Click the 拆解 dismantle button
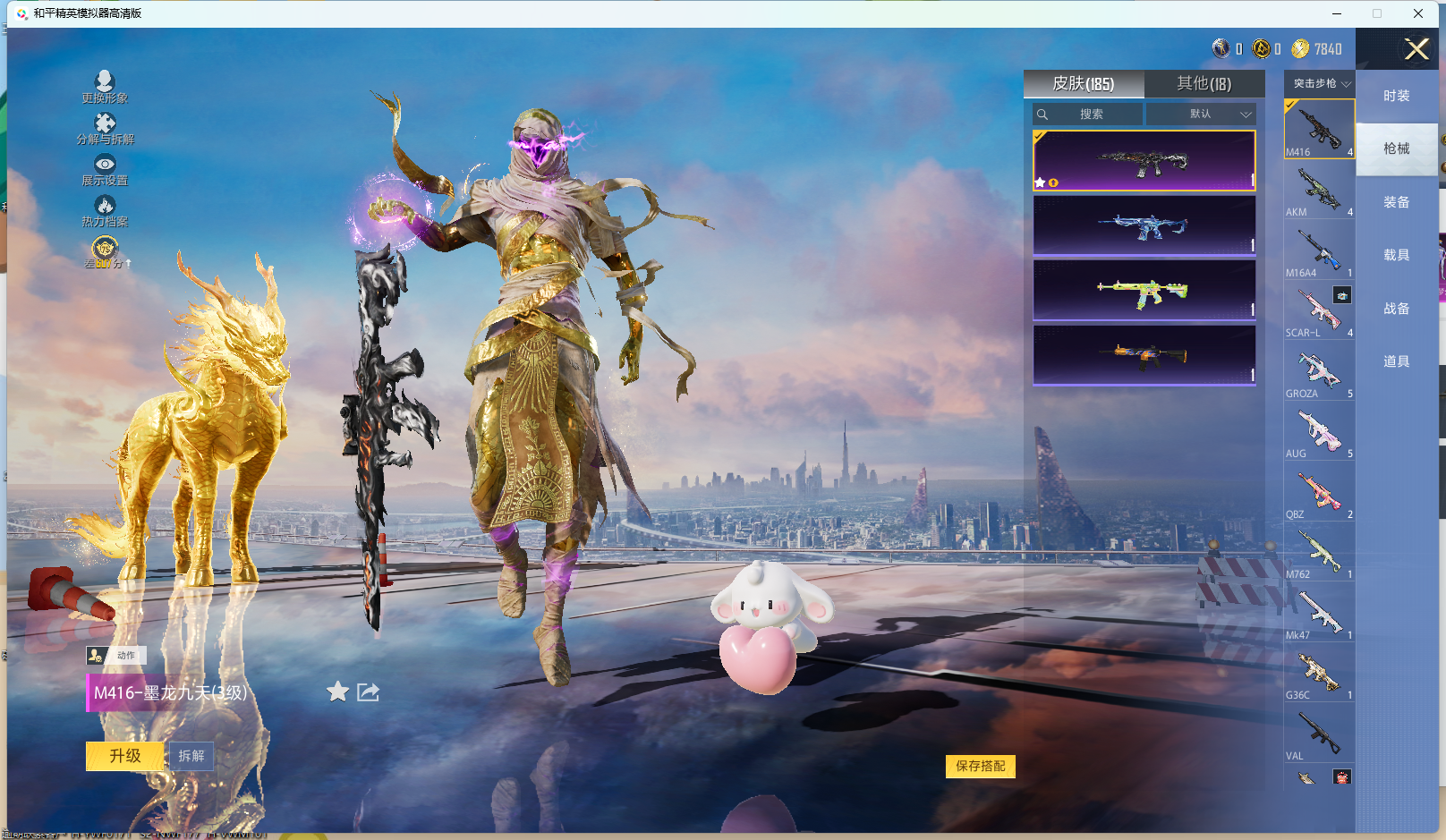Screen dimensions: 1446x840 [x=191, y=756]
